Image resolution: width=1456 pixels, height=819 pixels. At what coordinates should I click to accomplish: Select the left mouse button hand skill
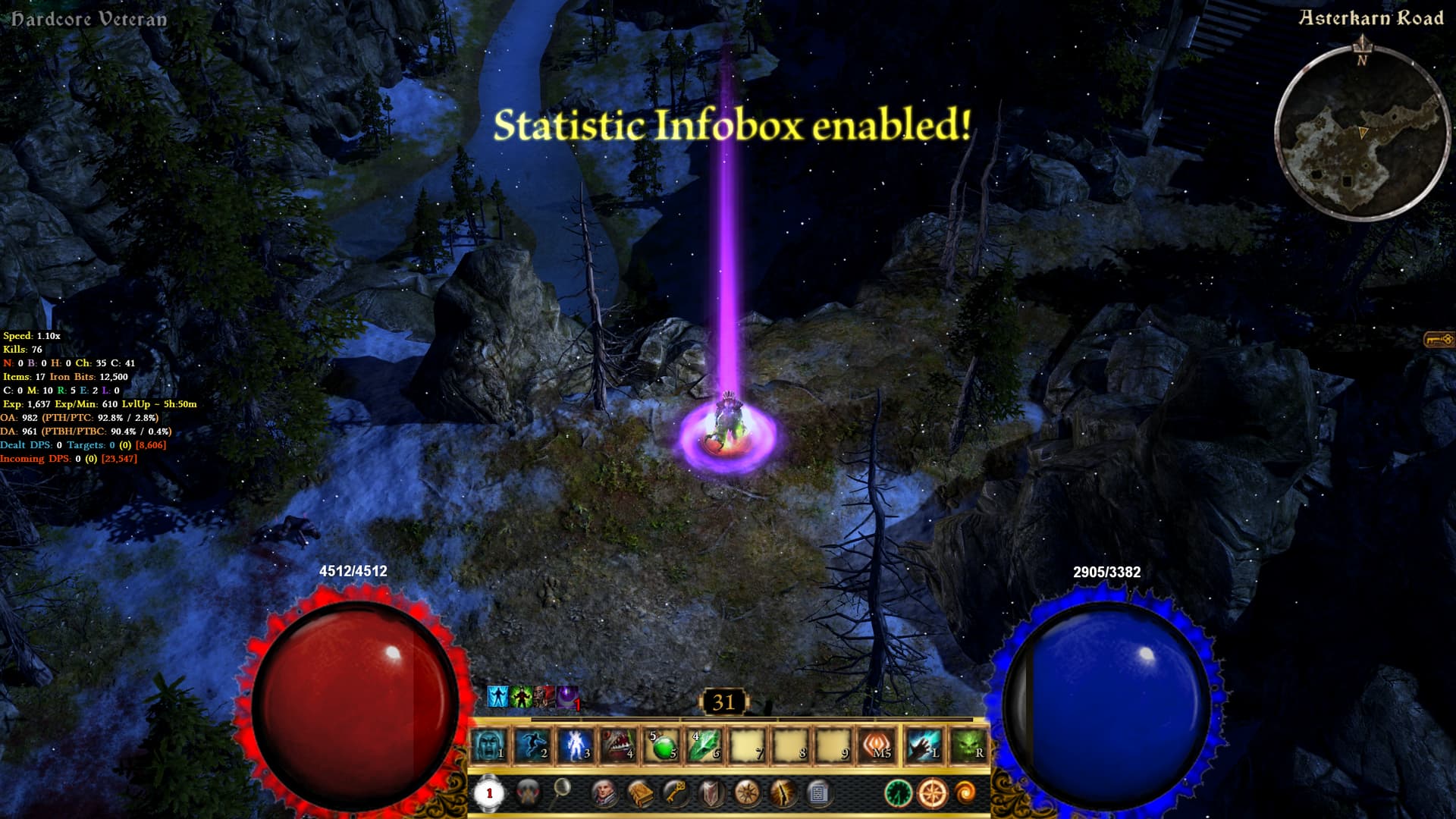pos(924,745)
